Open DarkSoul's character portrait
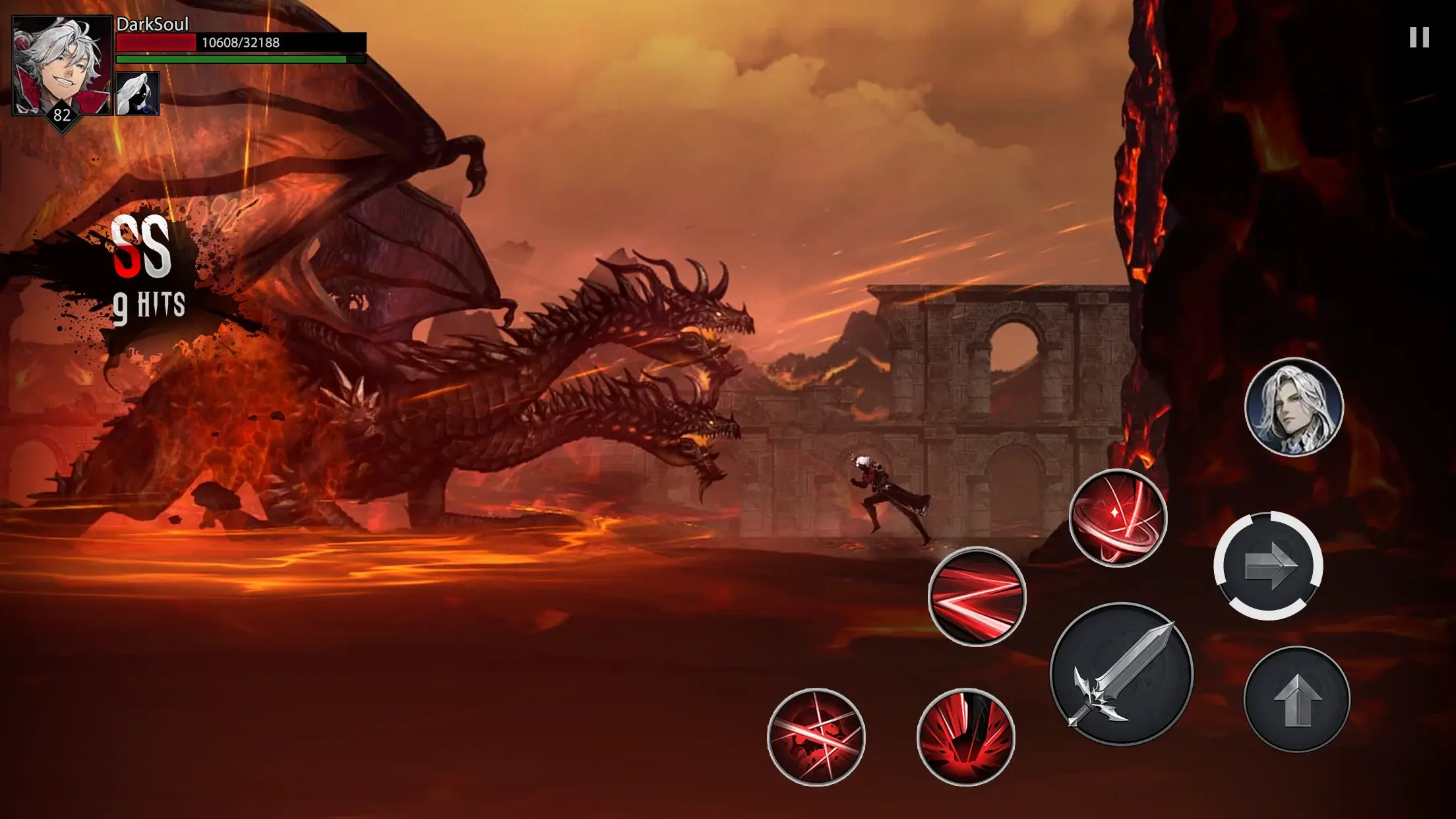This screenshot has height=819, width=1456. point(62,66)
